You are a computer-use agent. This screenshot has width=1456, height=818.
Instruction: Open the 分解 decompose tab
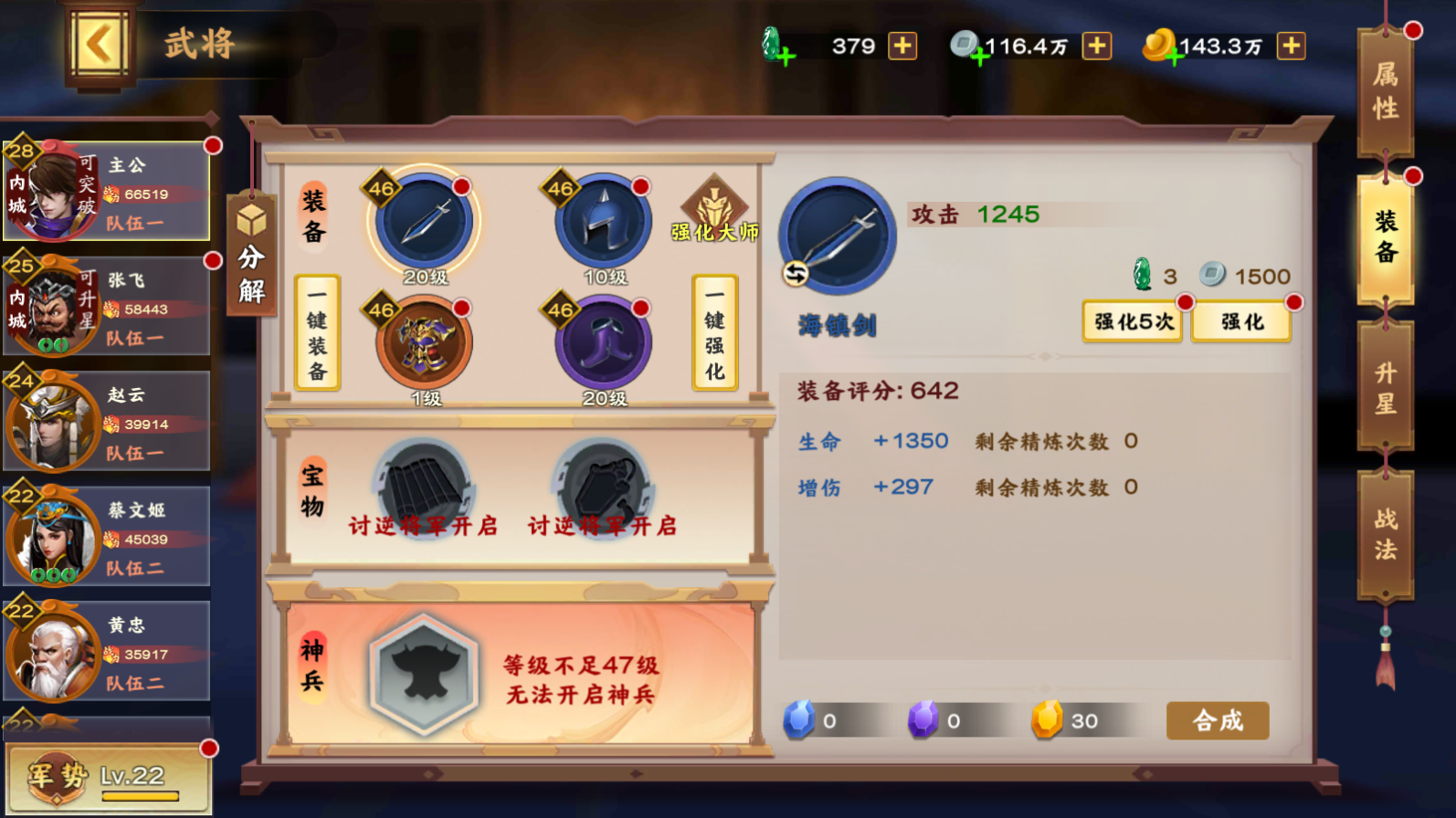251,256
